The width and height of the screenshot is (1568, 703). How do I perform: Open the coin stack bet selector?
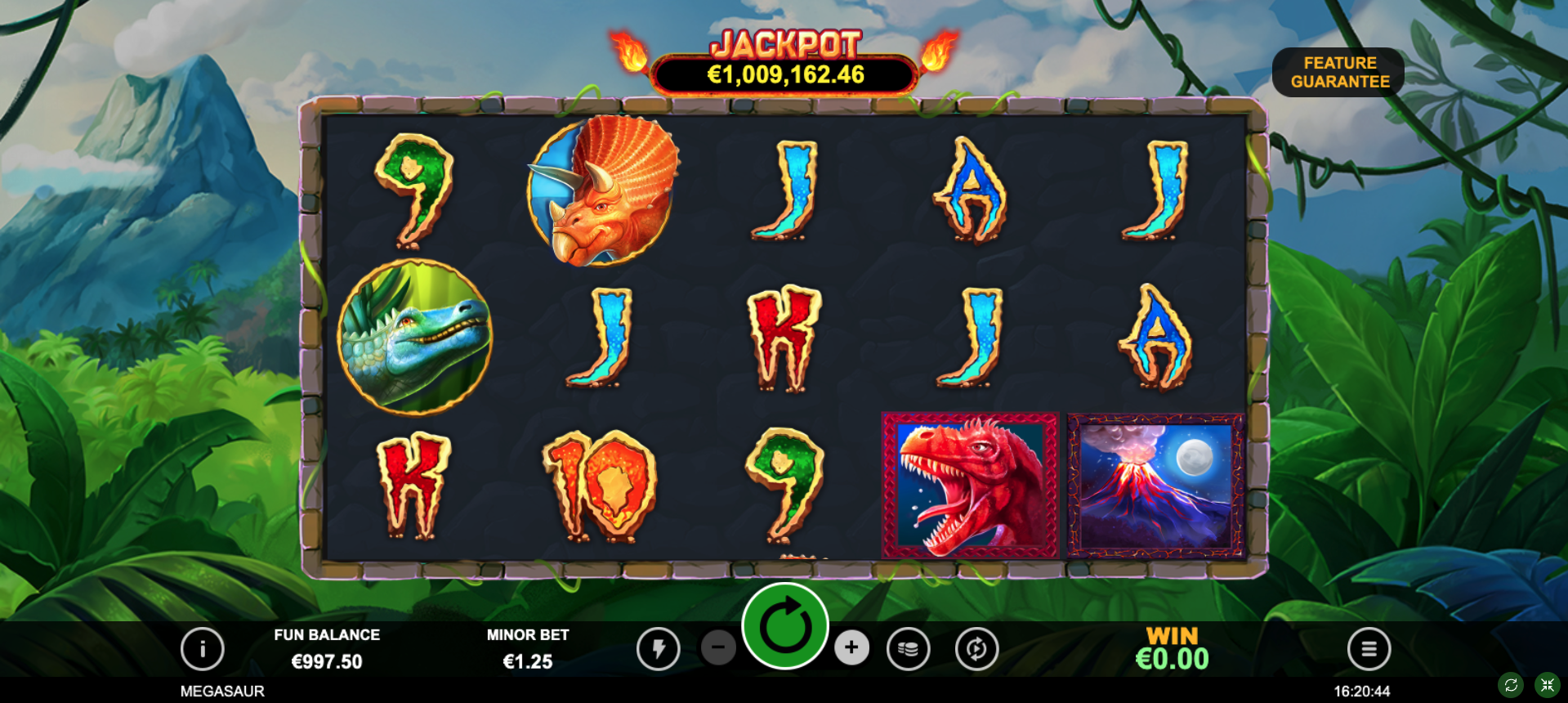(908, 649)
